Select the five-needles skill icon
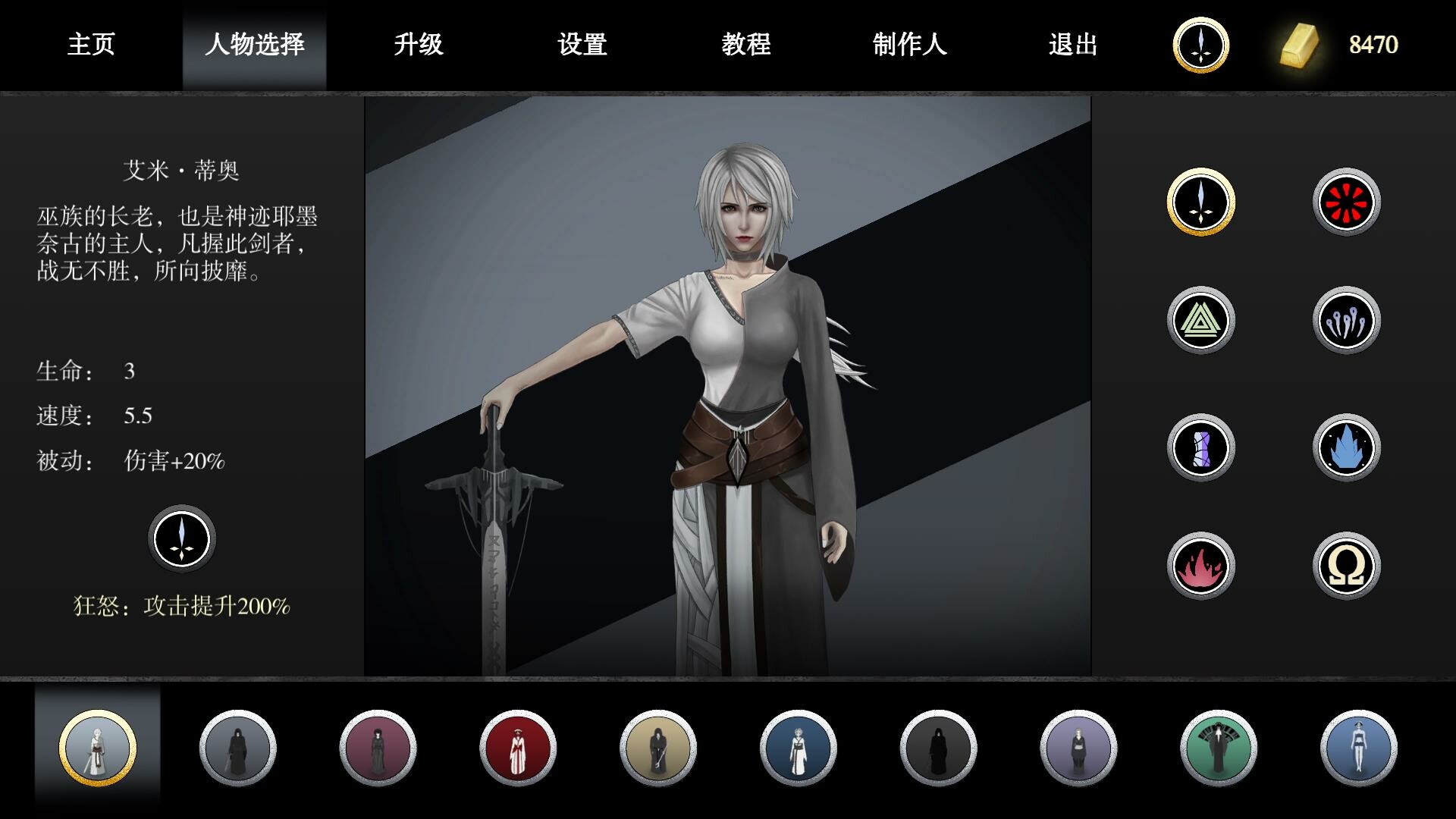1456x819 pixels. click(x=1346, y=321)
